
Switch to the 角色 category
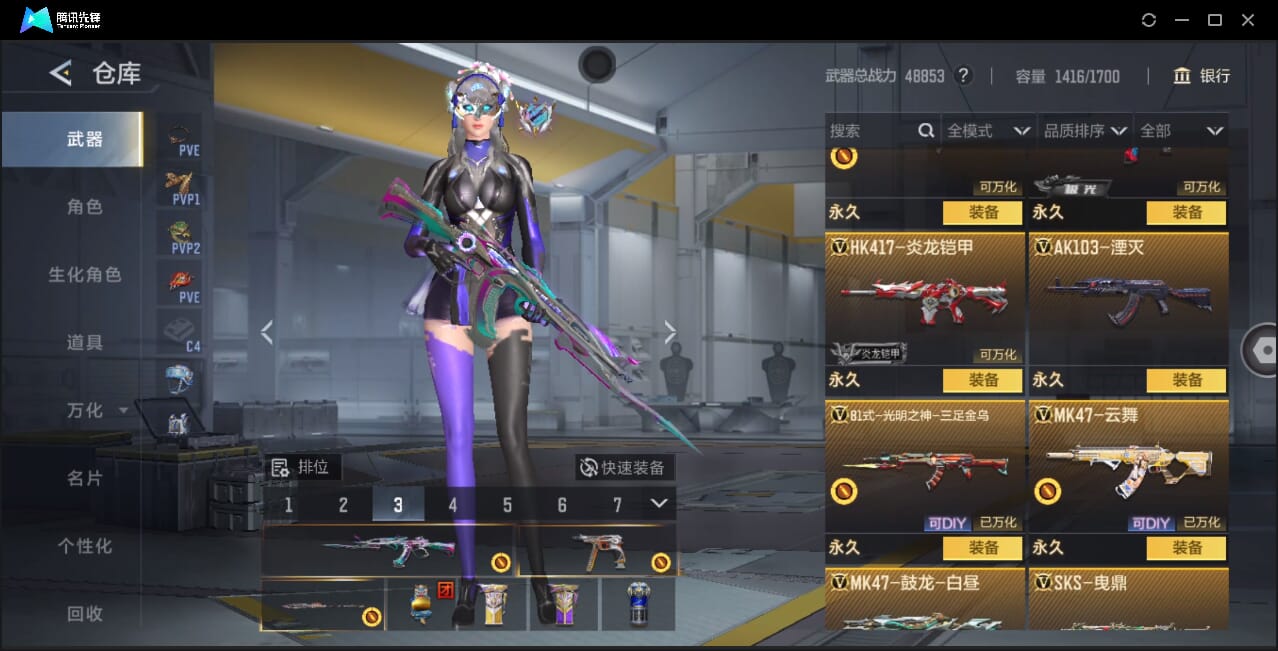coord(85,207)
